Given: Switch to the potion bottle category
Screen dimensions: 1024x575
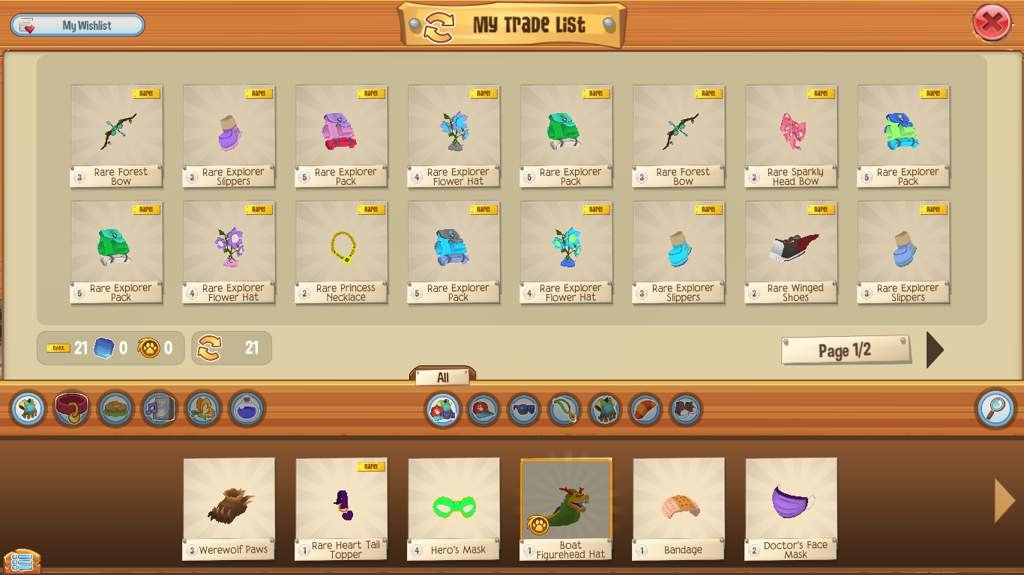Looking at the screenshot, I should coord(247,409).
